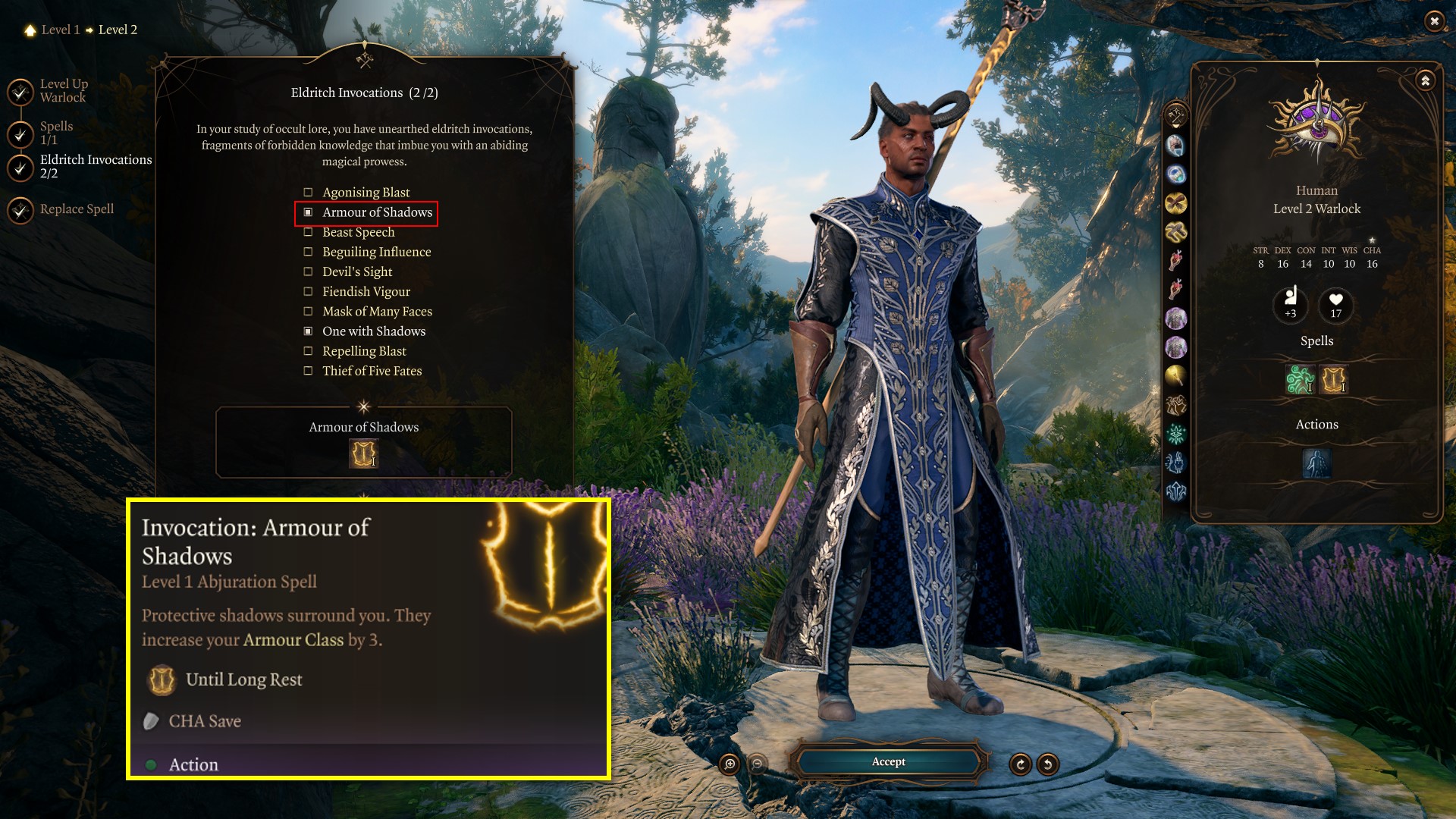Choose the Fiendish Vigour invocation
Screen dimensions: 1456x819
(x=309, y=291)
